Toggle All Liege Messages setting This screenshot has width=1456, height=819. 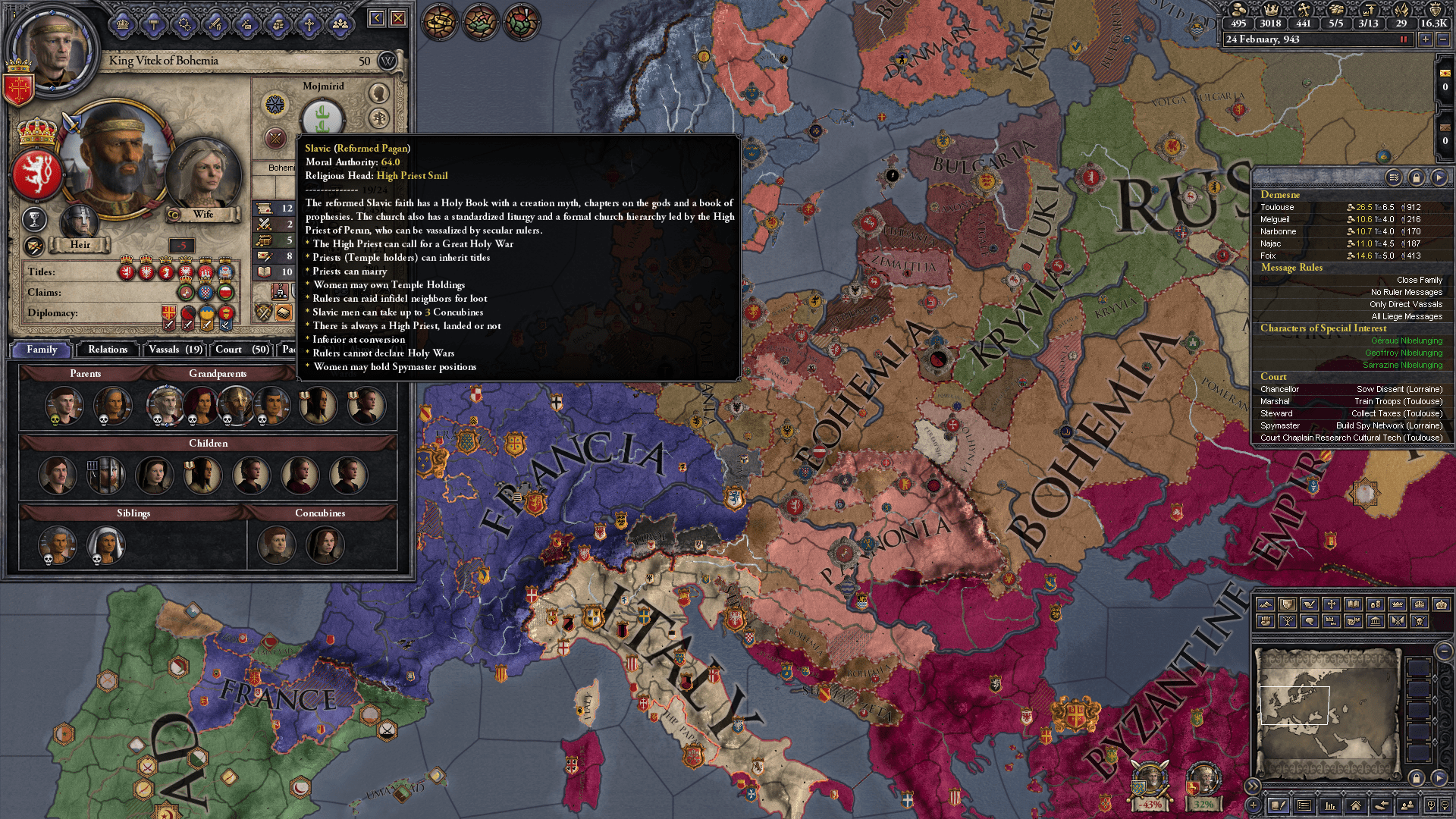tap(1406, 316)
